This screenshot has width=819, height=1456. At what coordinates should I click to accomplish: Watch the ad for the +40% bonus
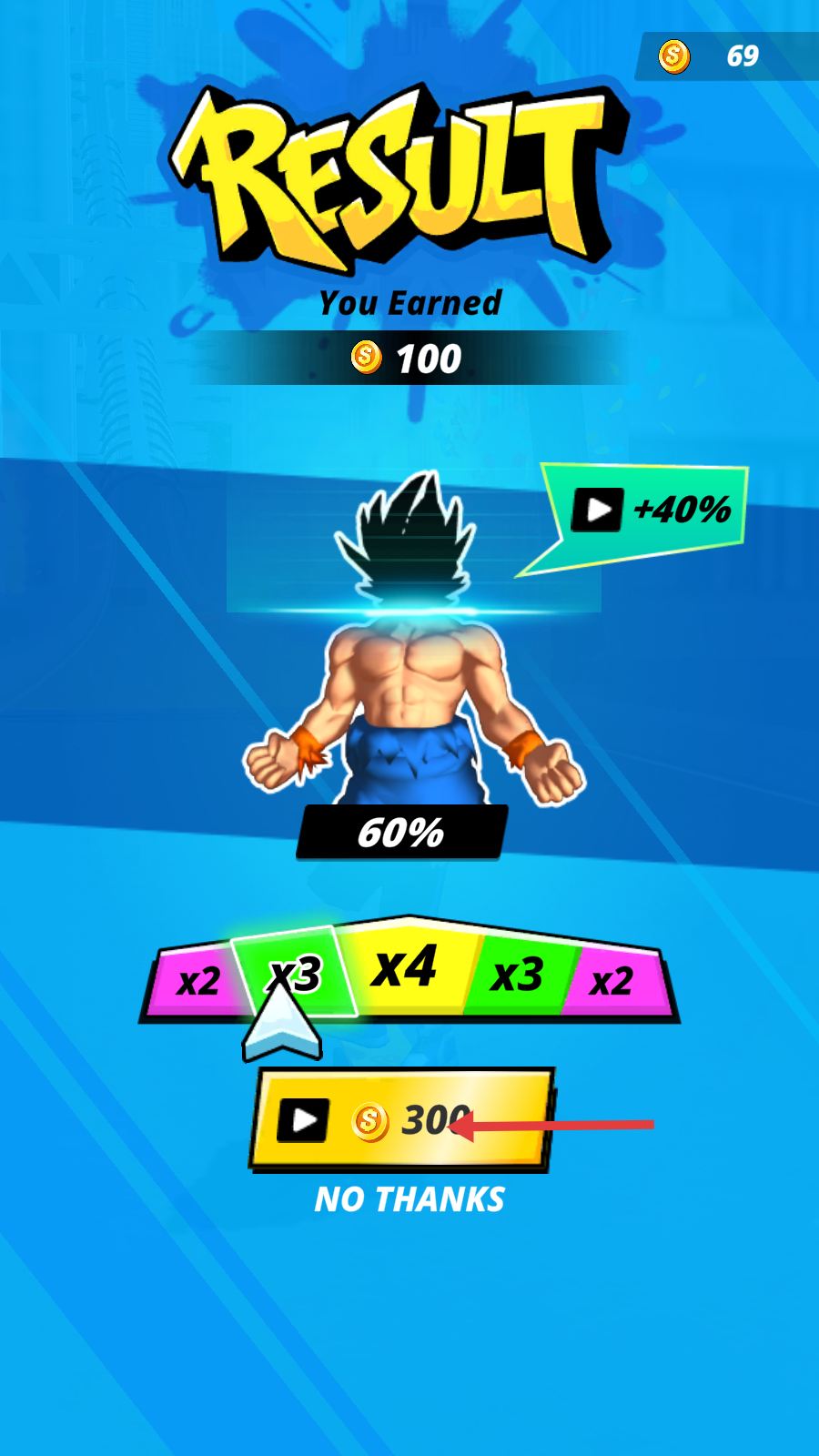click(x=650, y=510)
